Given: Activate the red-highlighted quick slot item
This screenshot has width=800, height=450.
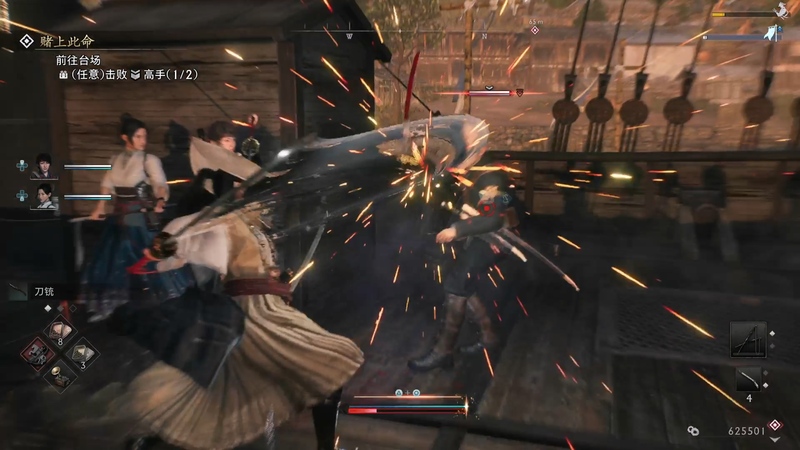Looking at the screenshot, I should 38,353.
